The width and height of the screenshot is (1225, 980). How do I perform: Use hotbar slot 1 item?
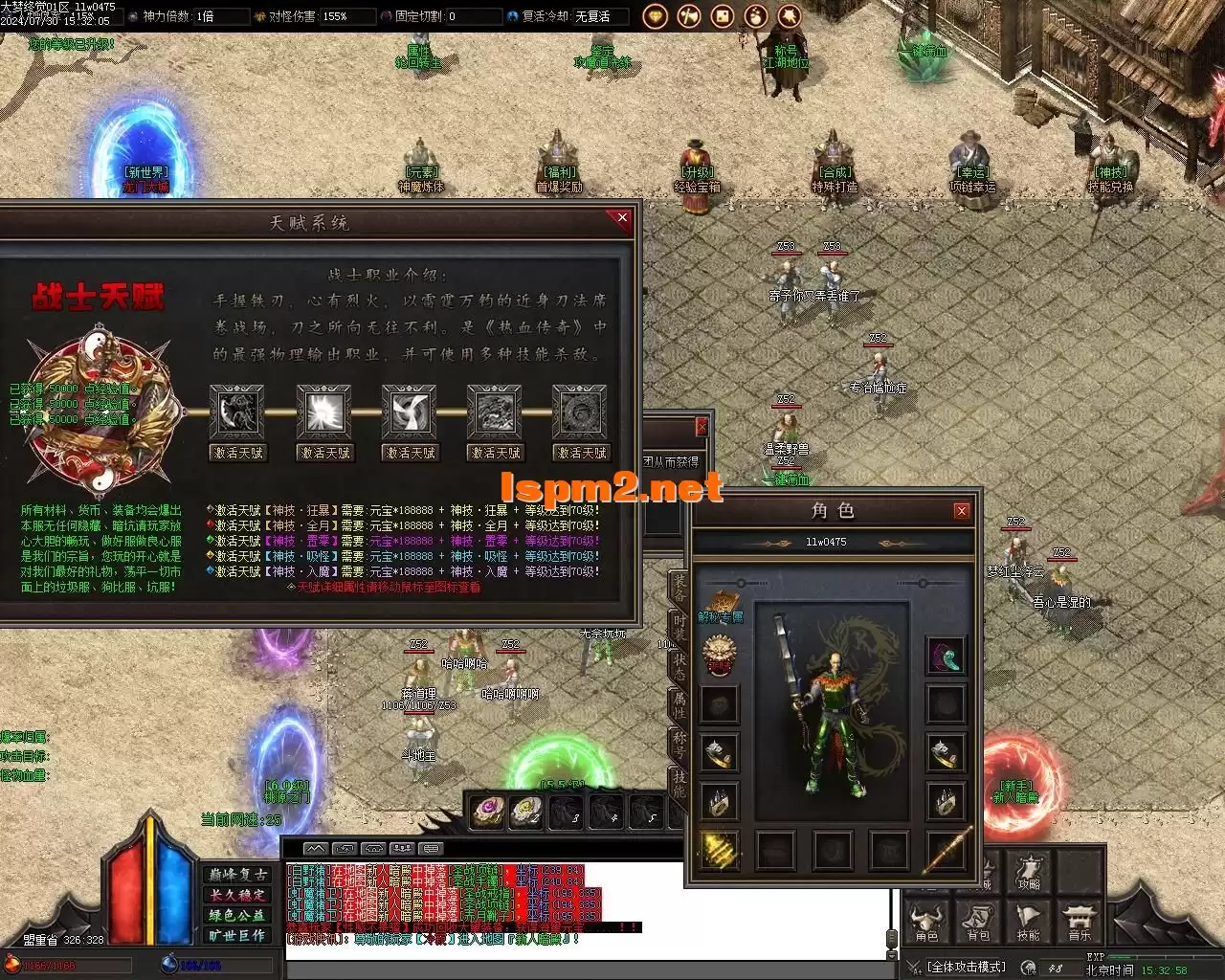click(x=488, y=811)
